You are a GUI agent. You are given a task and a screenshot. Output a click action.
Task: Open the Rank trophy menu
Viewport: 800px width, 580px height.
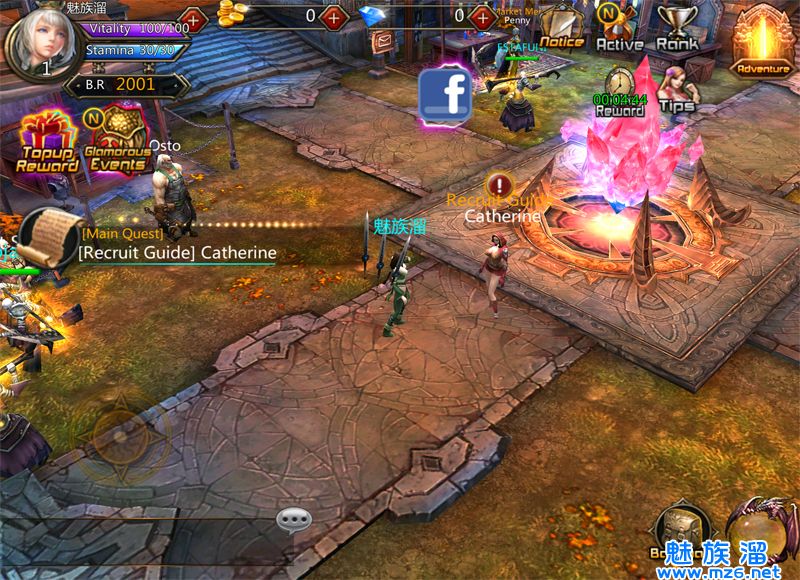coord(678,27)
